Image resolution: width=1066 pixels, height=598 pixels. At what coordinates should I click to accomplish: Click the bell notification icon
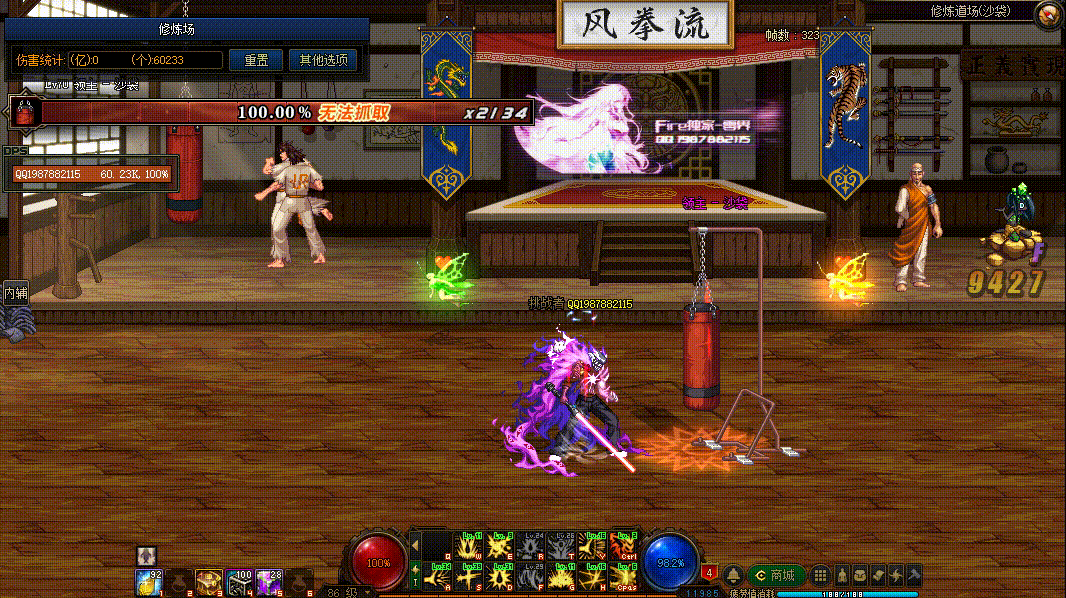pos(733,575)
